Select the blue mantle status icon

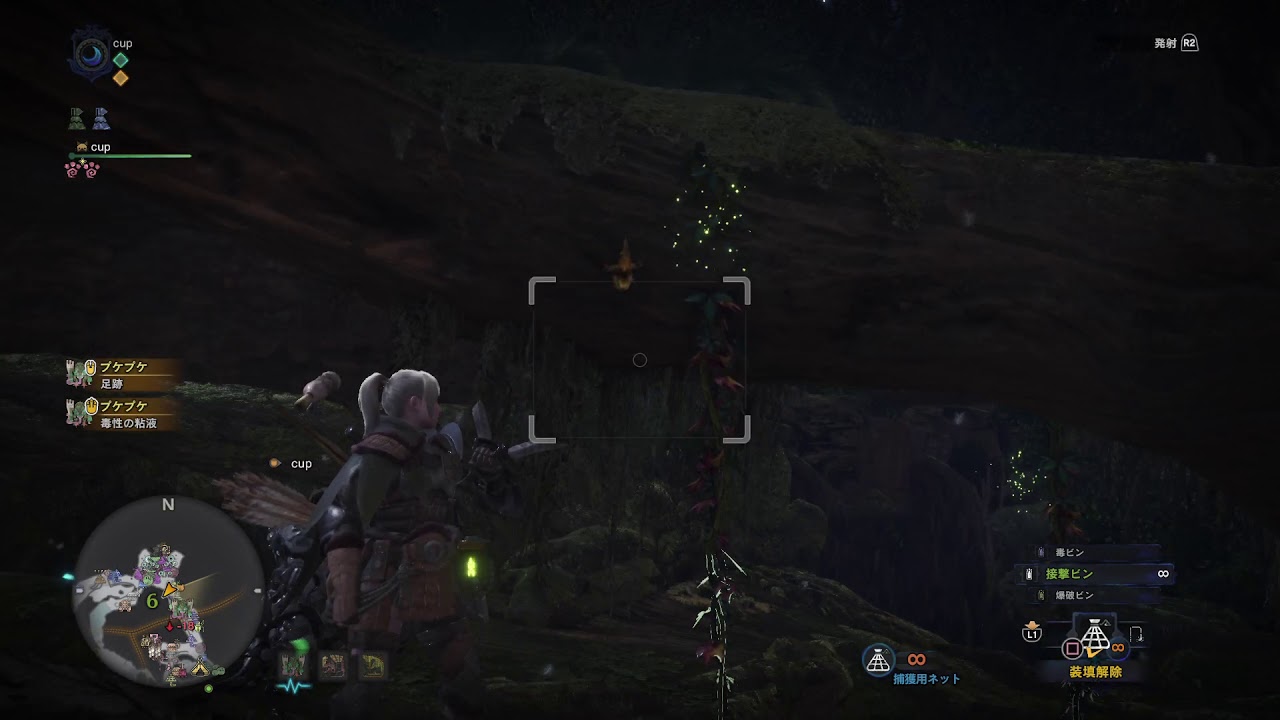pyautogui.click(x=101, y=120)
